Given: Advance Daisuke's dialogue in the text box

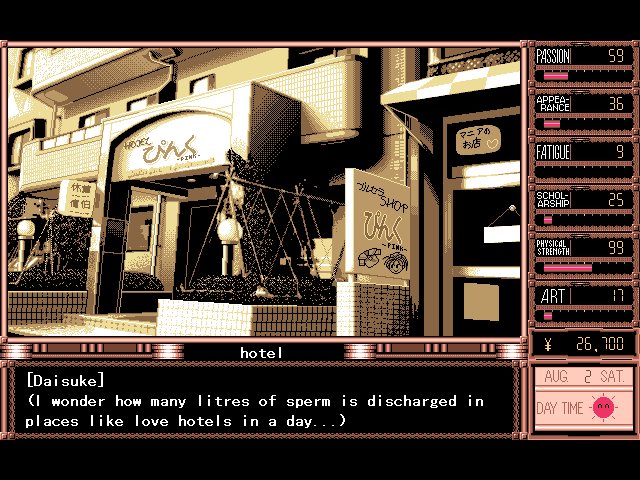Looking at the screenshot, I should [262, 401].
